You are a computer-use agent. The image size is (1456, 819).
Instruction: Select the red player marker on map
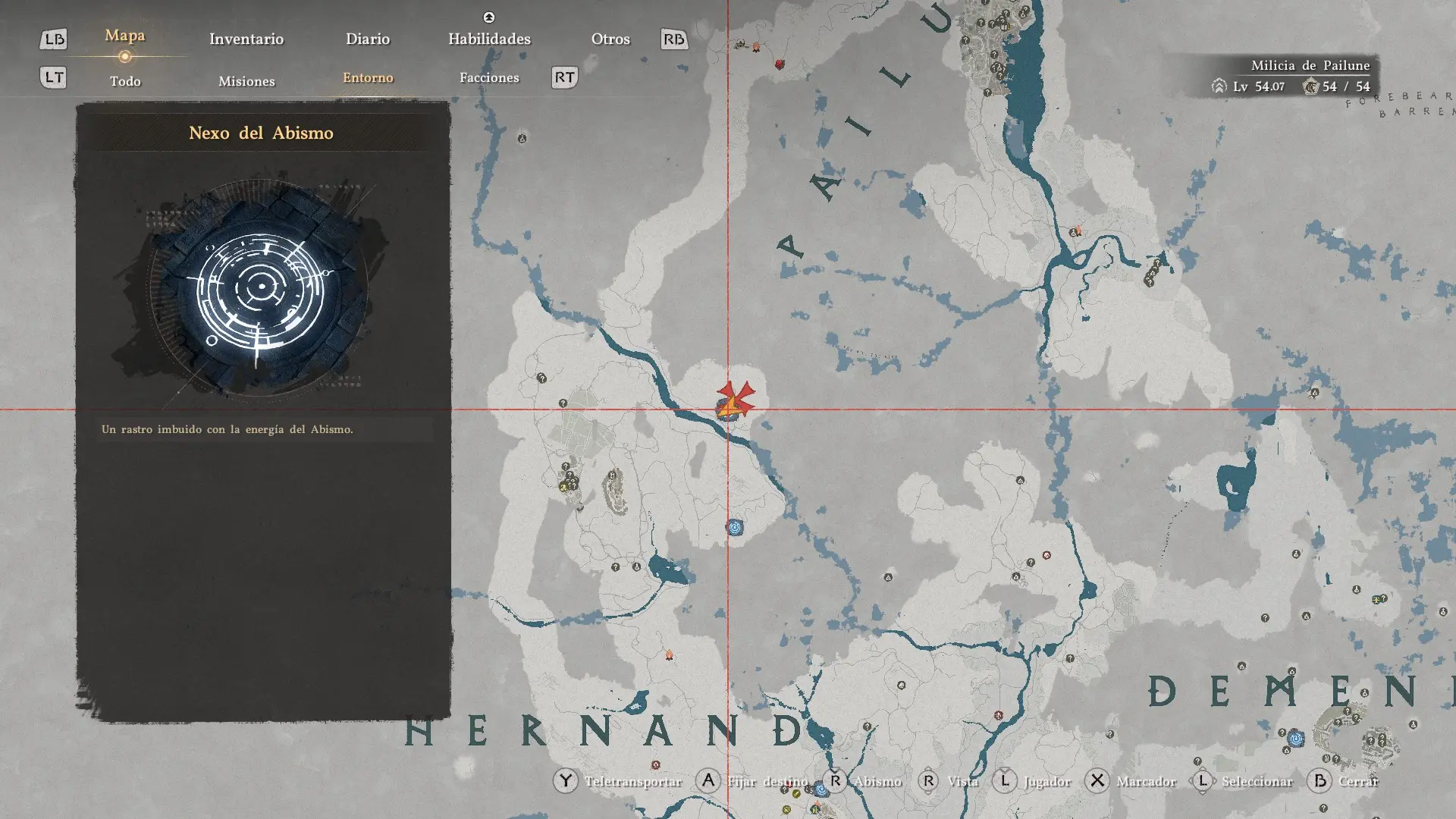(735, 400)
